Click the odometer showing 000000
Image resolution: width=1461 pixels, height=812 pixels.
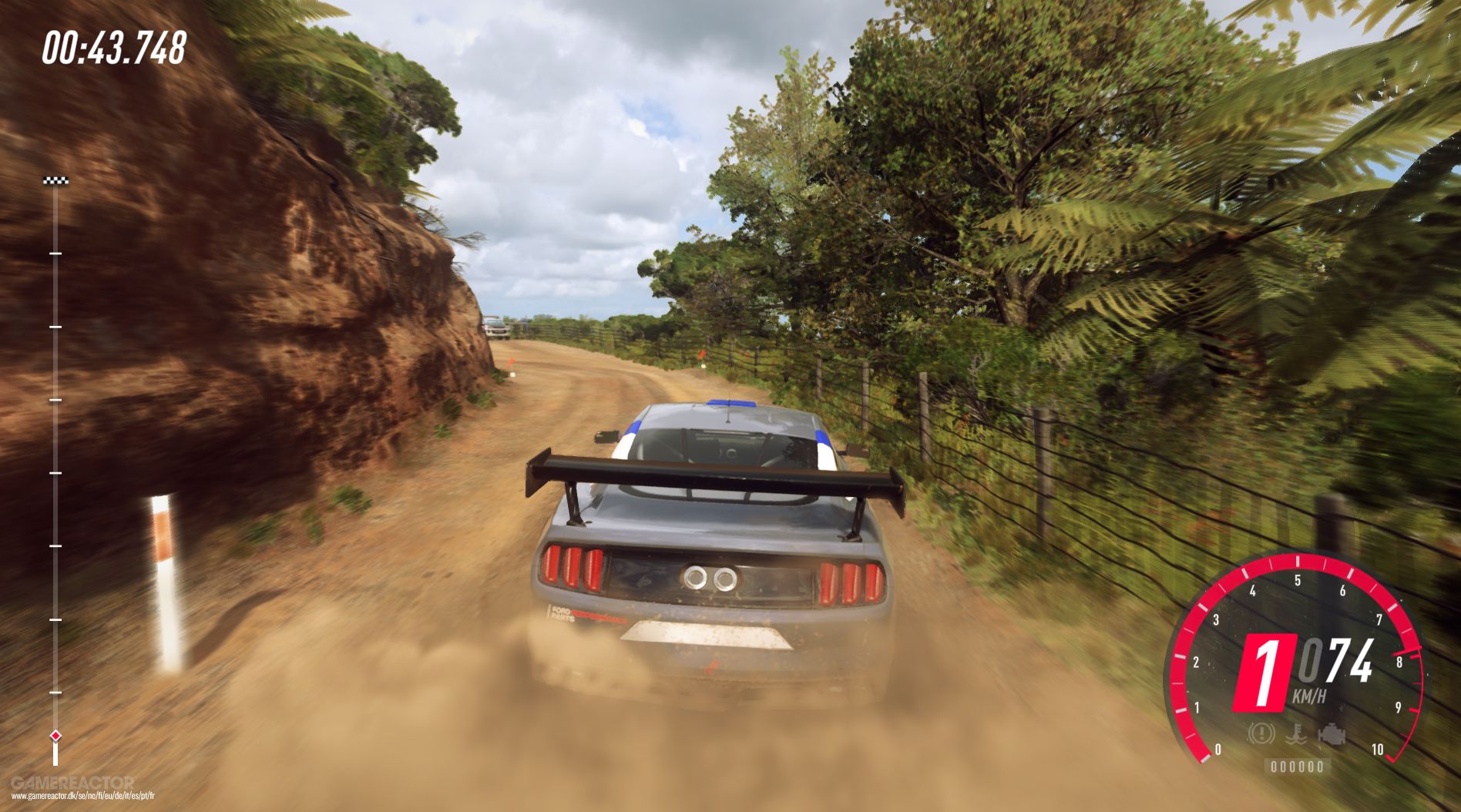pyautogui.click(x=1297, y=767)
